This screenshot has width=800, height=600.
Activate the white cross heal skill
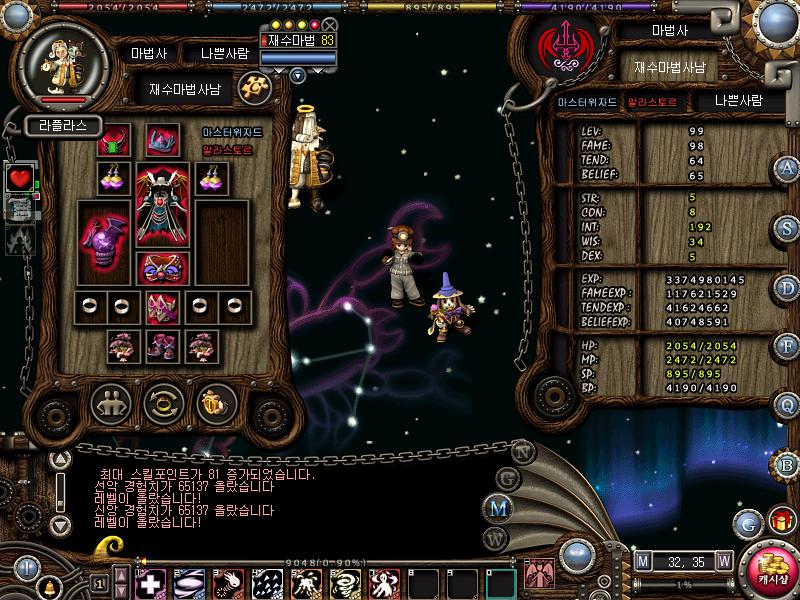152,583
